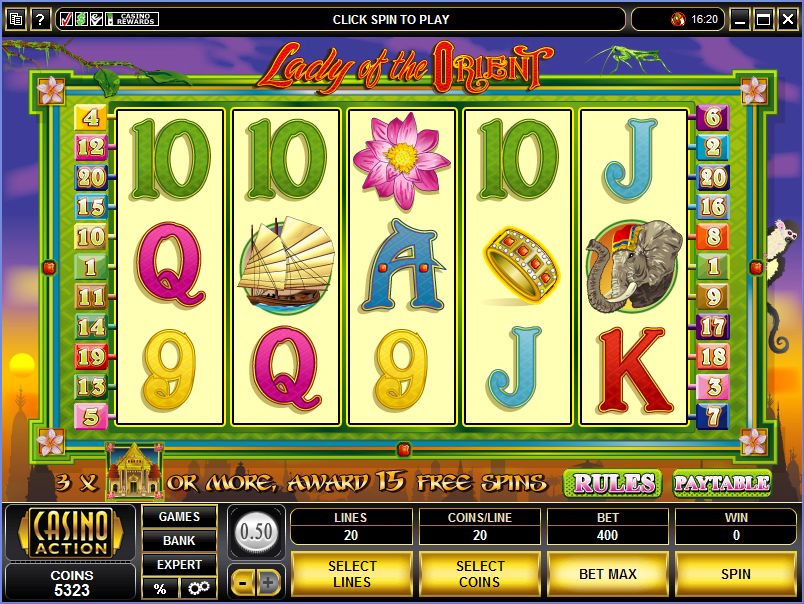Close the game window
Screen dimensions: 804x604
click(788, 19)
